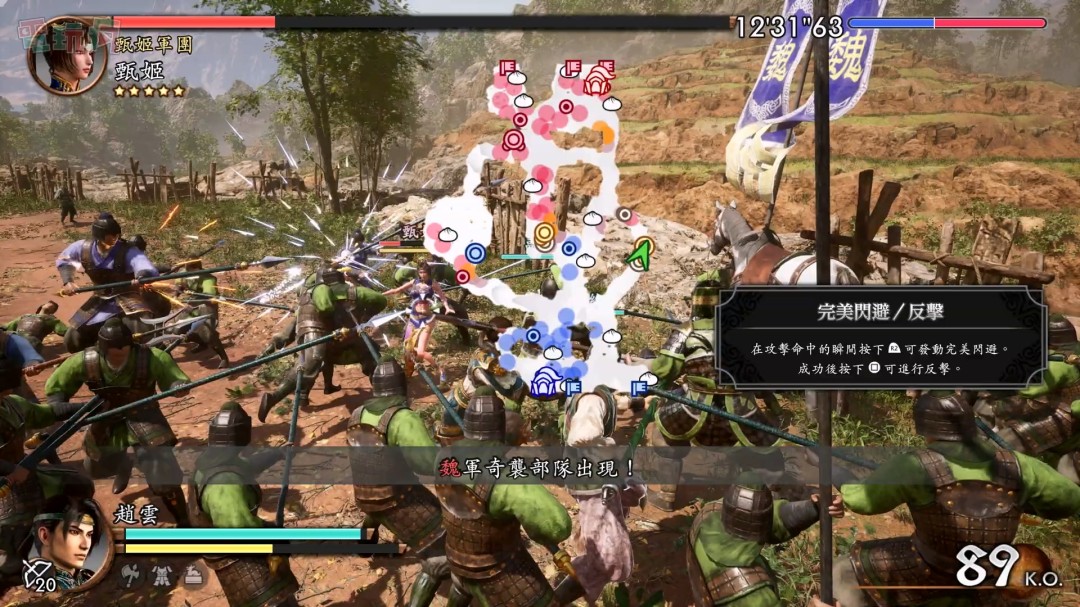The width and height of the screenshot is (1080, 607).
Task: Select the armor defense boost icon
Action: [x=162, y=574]
